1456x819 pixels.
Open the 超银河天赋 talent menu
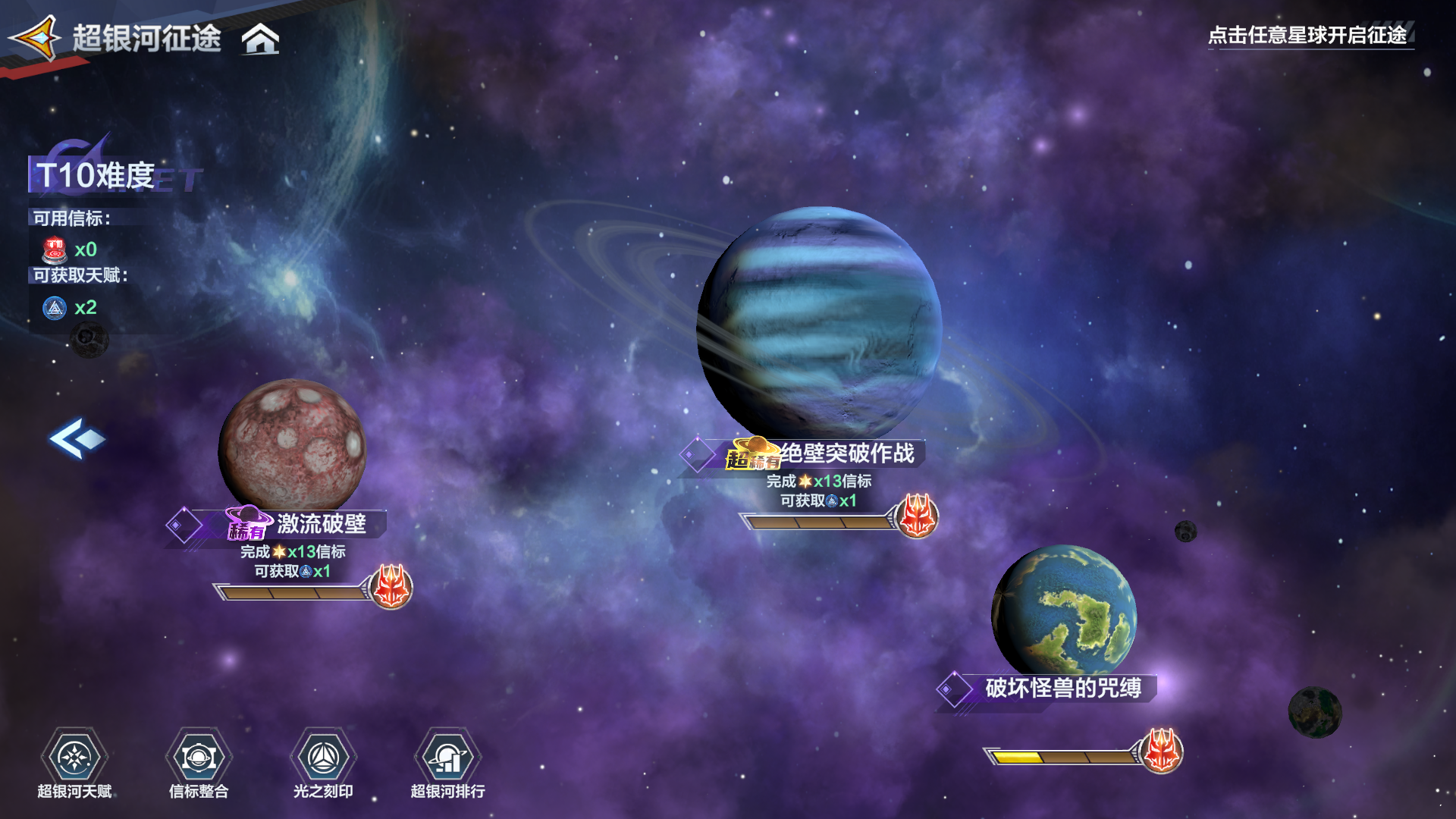74,758
